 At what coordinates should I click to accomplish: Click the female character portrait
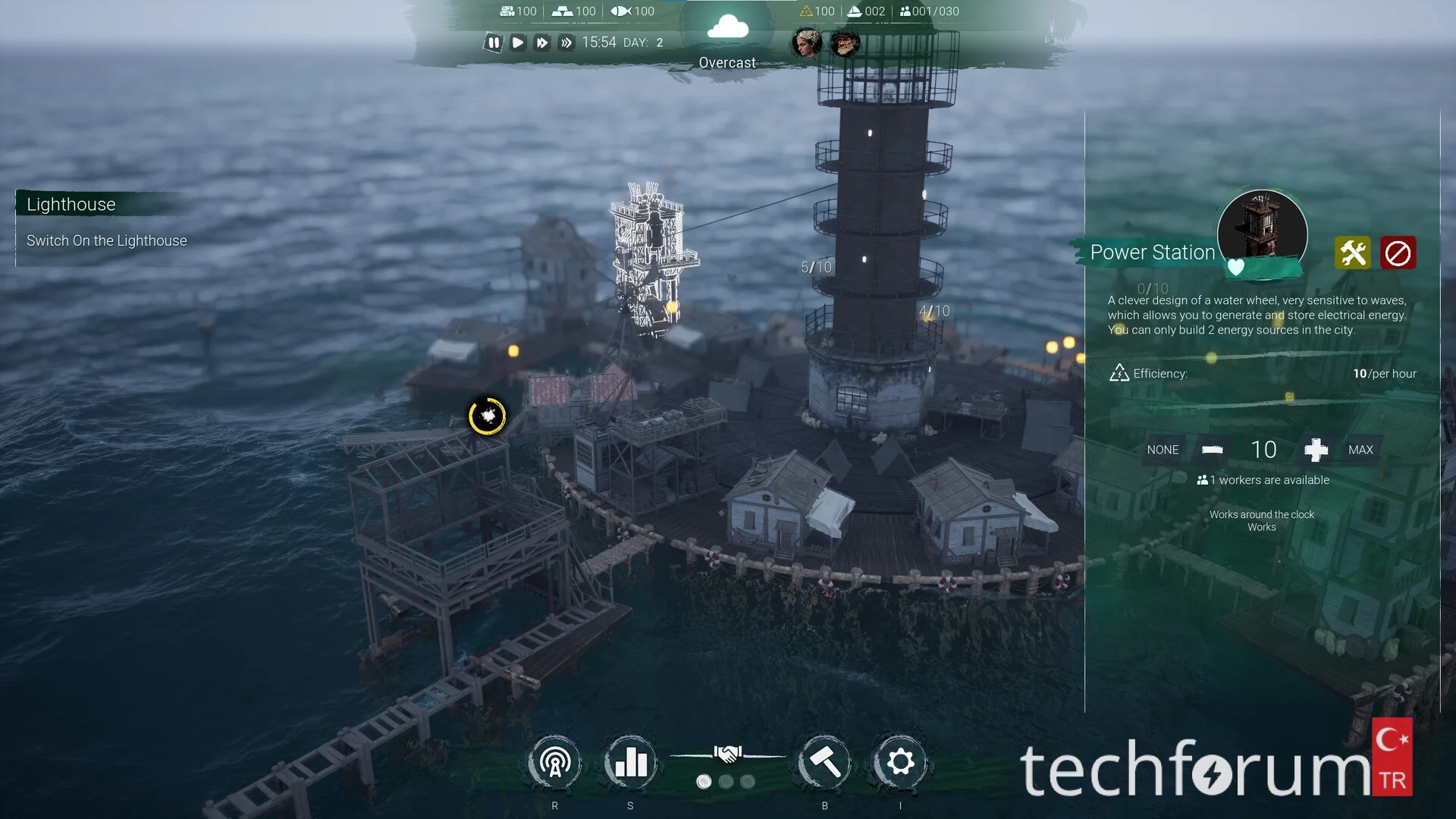[806, 42]
